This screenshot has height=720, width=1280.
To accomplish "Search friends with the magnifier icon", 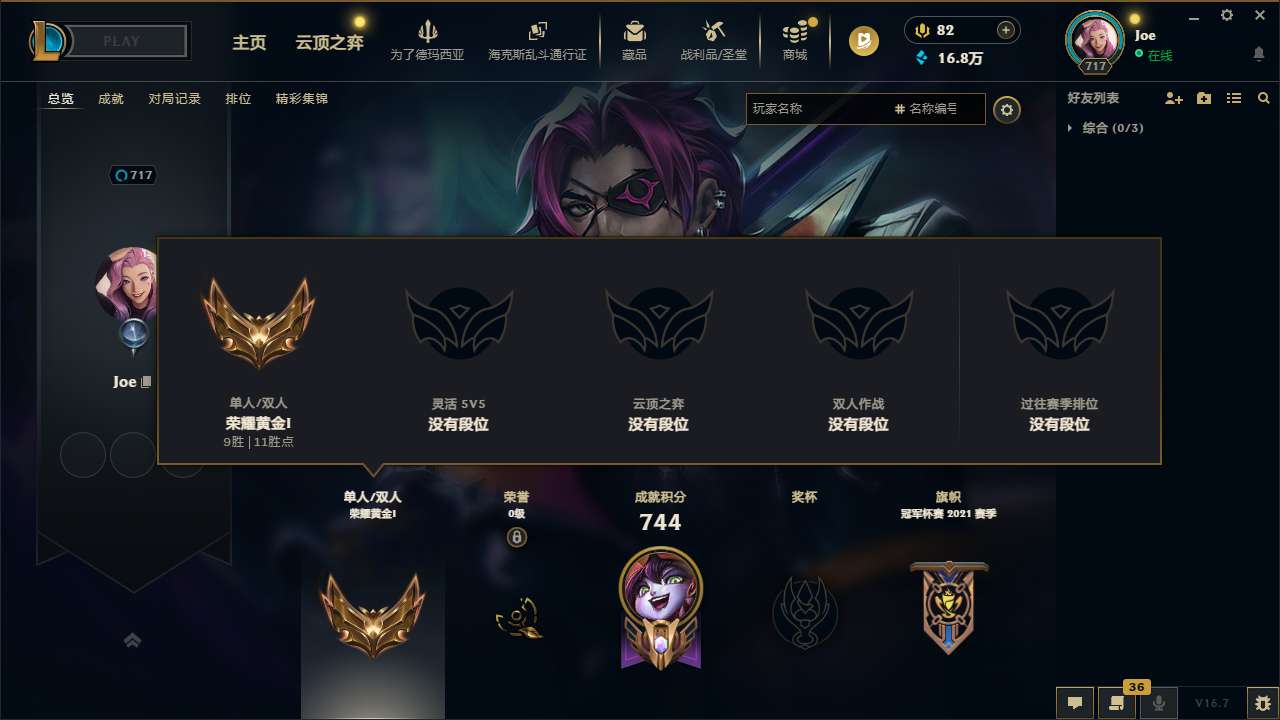I will 1264,98.
